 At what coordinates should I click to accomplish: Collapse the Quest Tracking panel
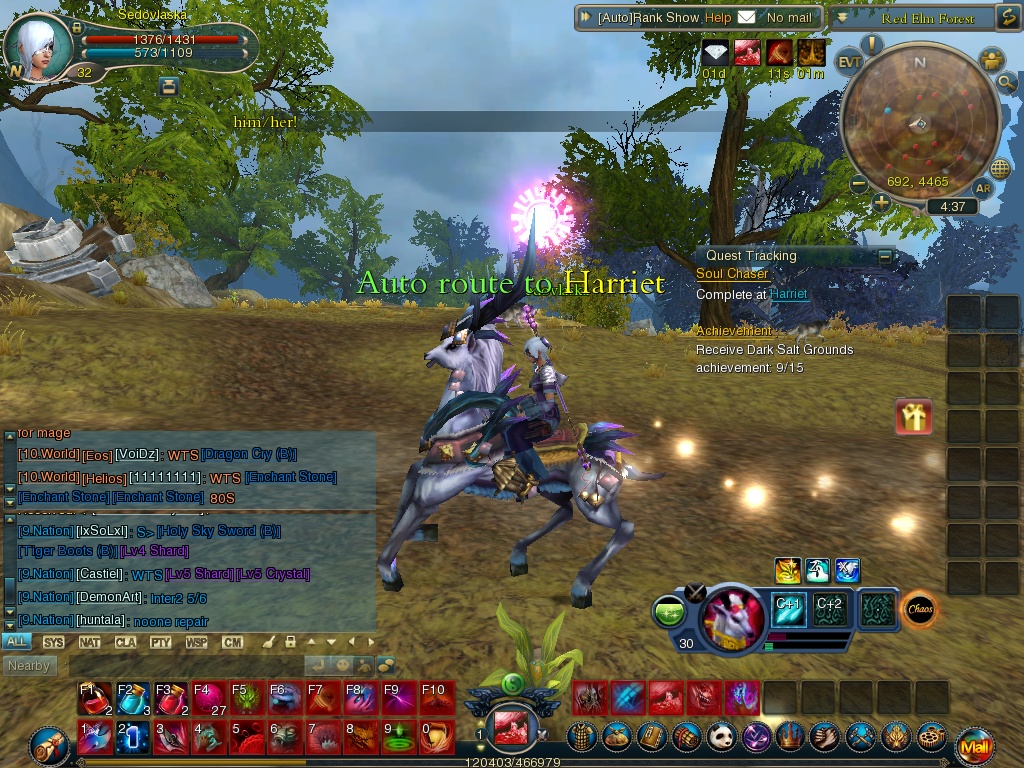pyautogui.click(x=885, y=256)
